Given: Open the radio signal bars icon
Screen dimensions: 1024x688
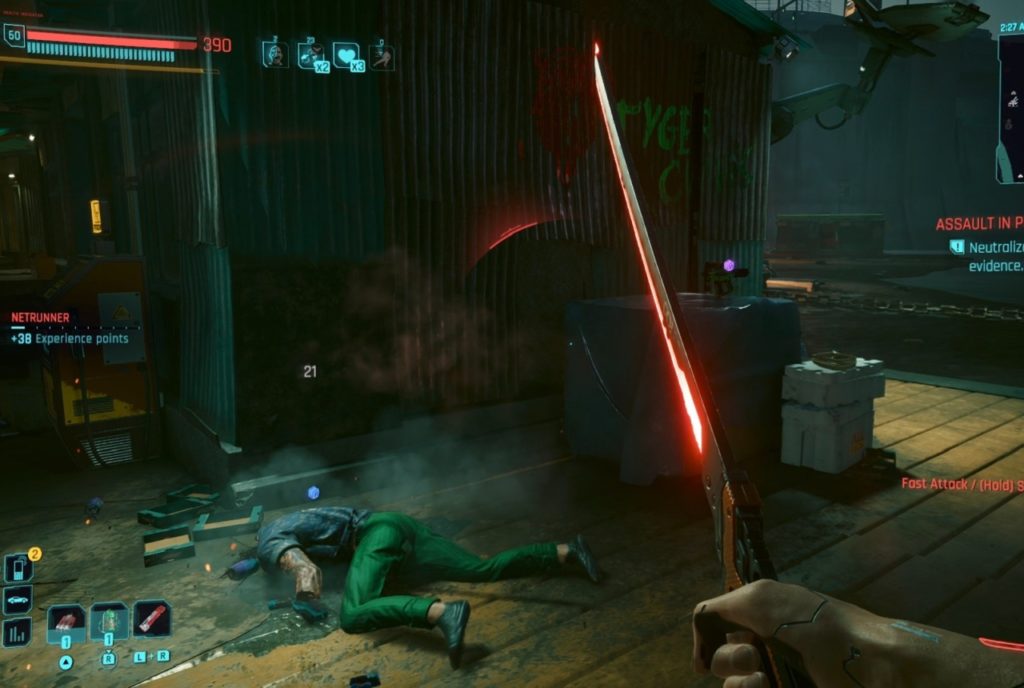Looking at the screenshot, I should [x=17, y=631].
